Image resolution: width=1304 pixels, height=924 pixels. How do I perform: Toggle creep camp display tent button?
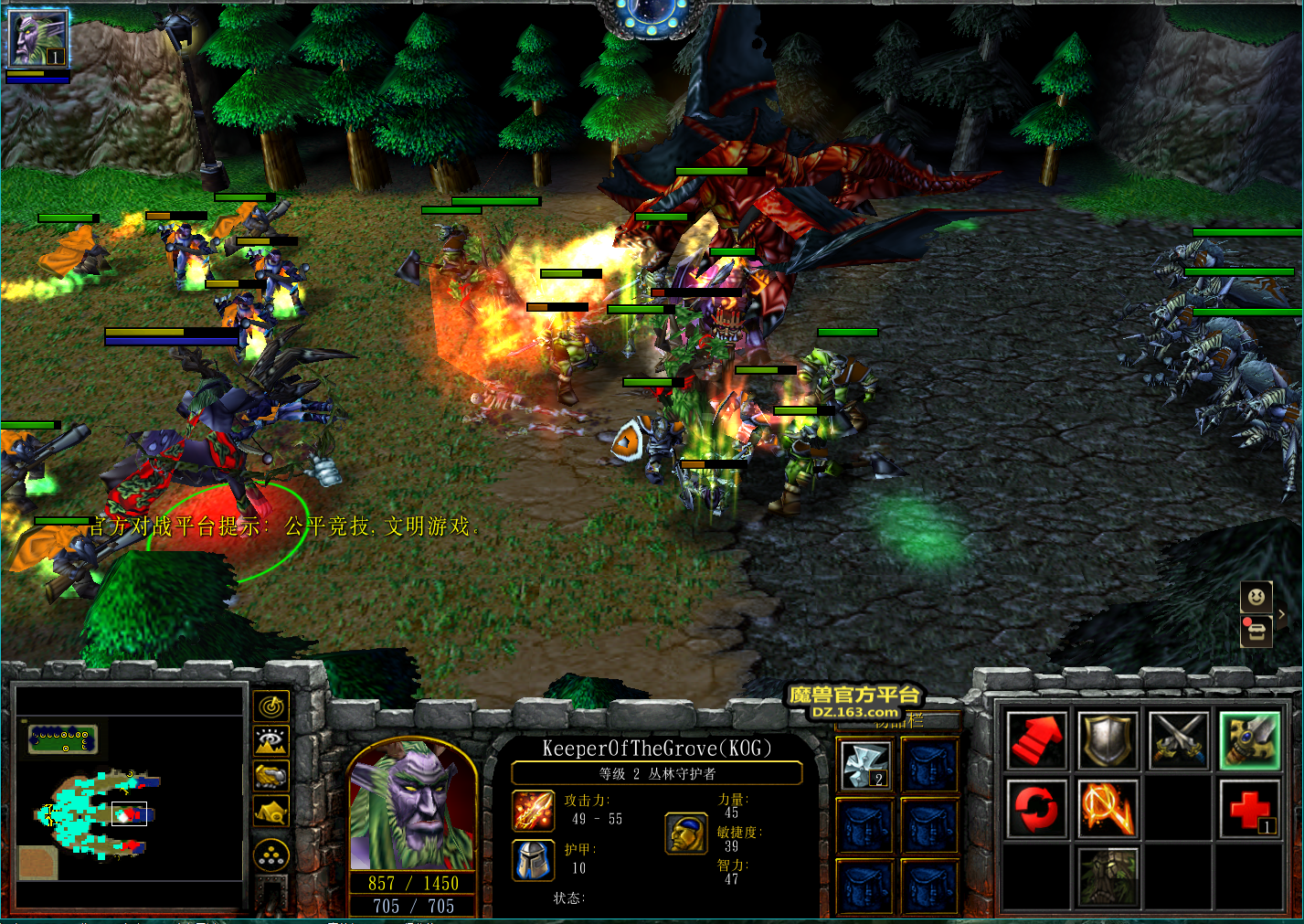[271, 811]
